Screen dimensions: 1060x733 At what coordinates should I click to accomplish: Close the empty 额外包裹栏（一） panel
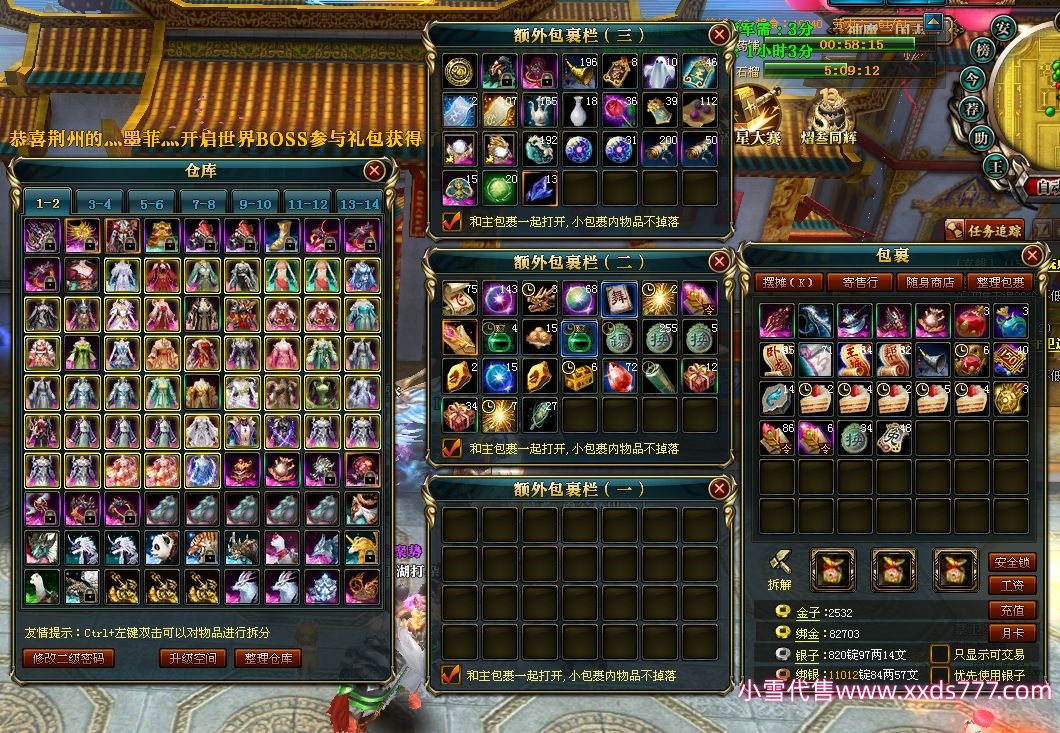tap(718, 489)
